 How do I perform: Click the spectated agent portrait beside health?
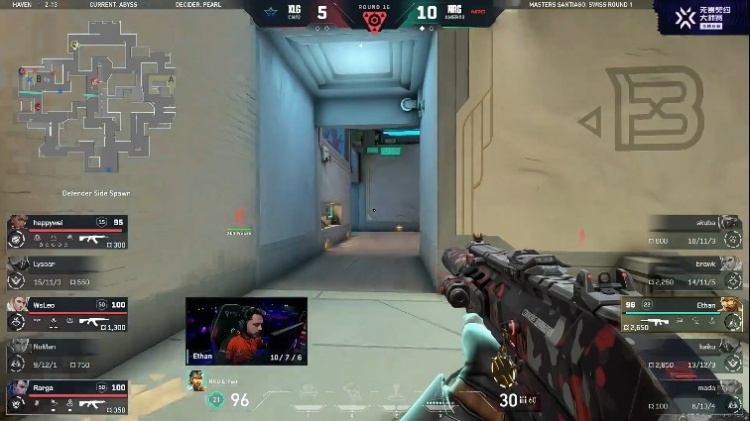(x=198, y=380)
